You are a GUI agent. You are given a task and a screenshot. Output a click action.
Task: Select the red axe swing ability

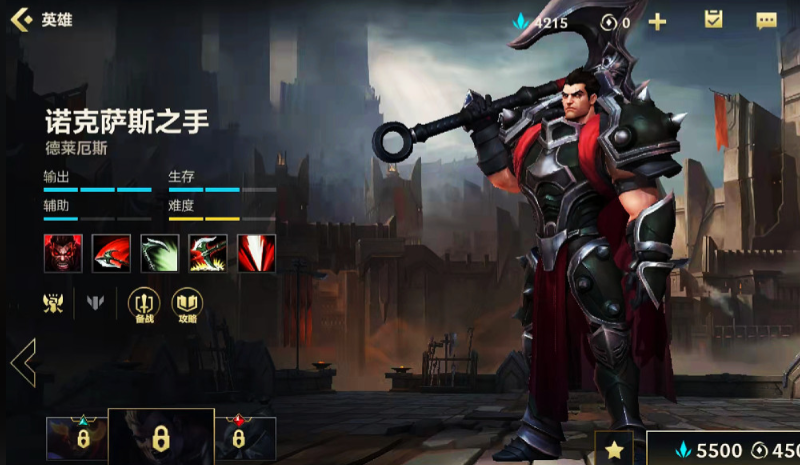(111, 253)
